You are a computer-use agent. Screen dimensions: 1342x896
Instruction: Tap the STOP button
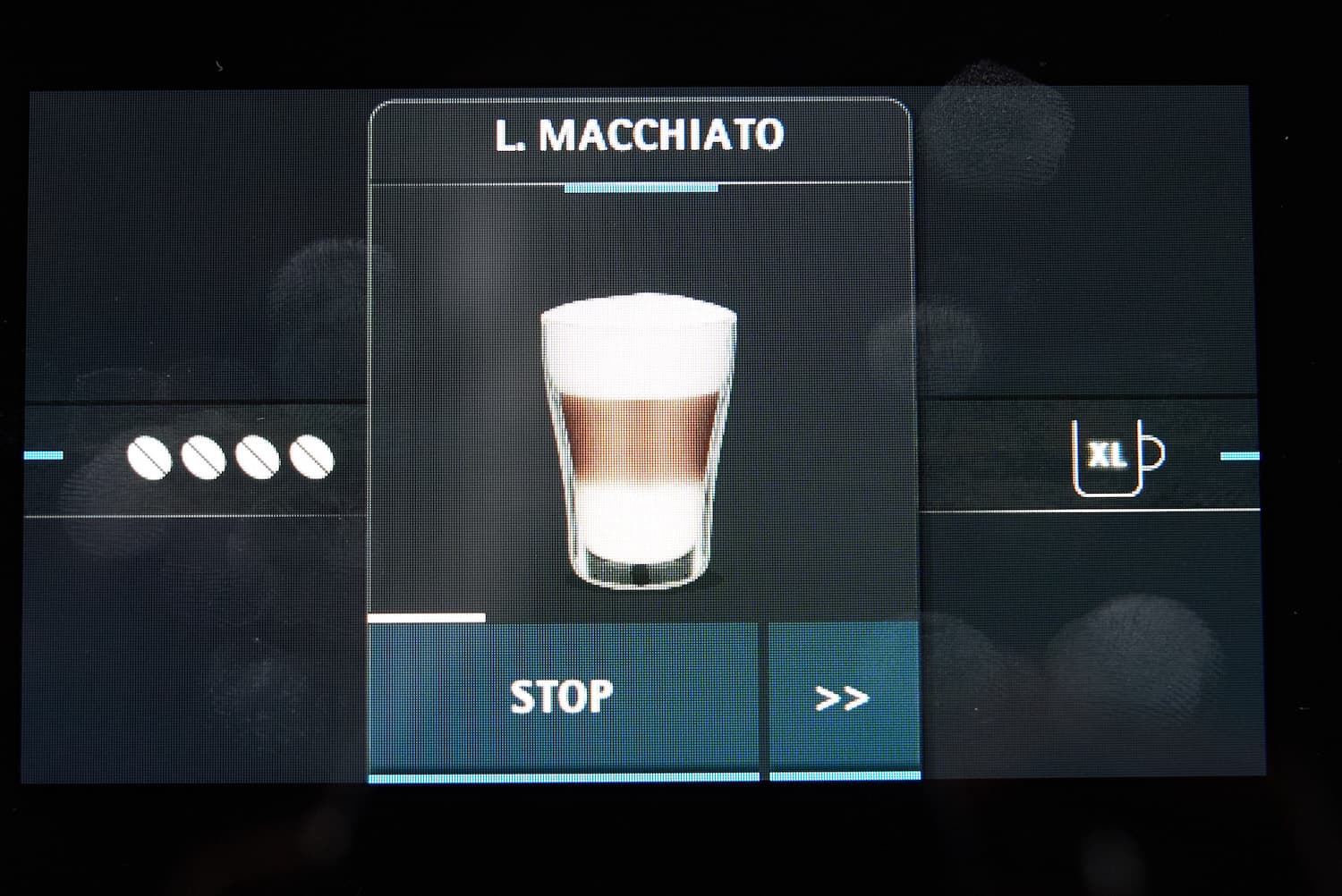[563, 697]
